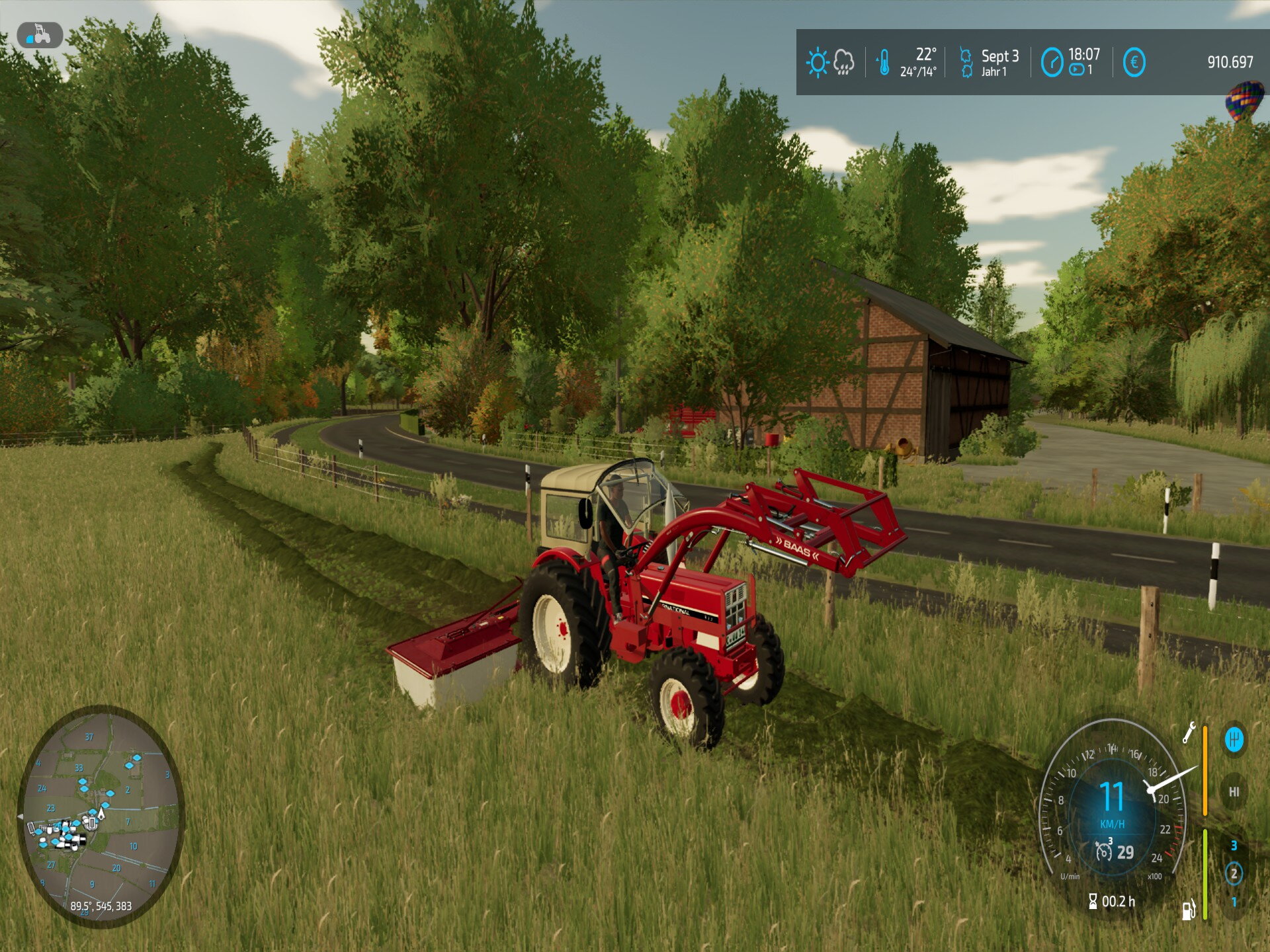Click the clock icon in top bar
Viewport: 1270px width, 952px height.
tap(1052, 63)
